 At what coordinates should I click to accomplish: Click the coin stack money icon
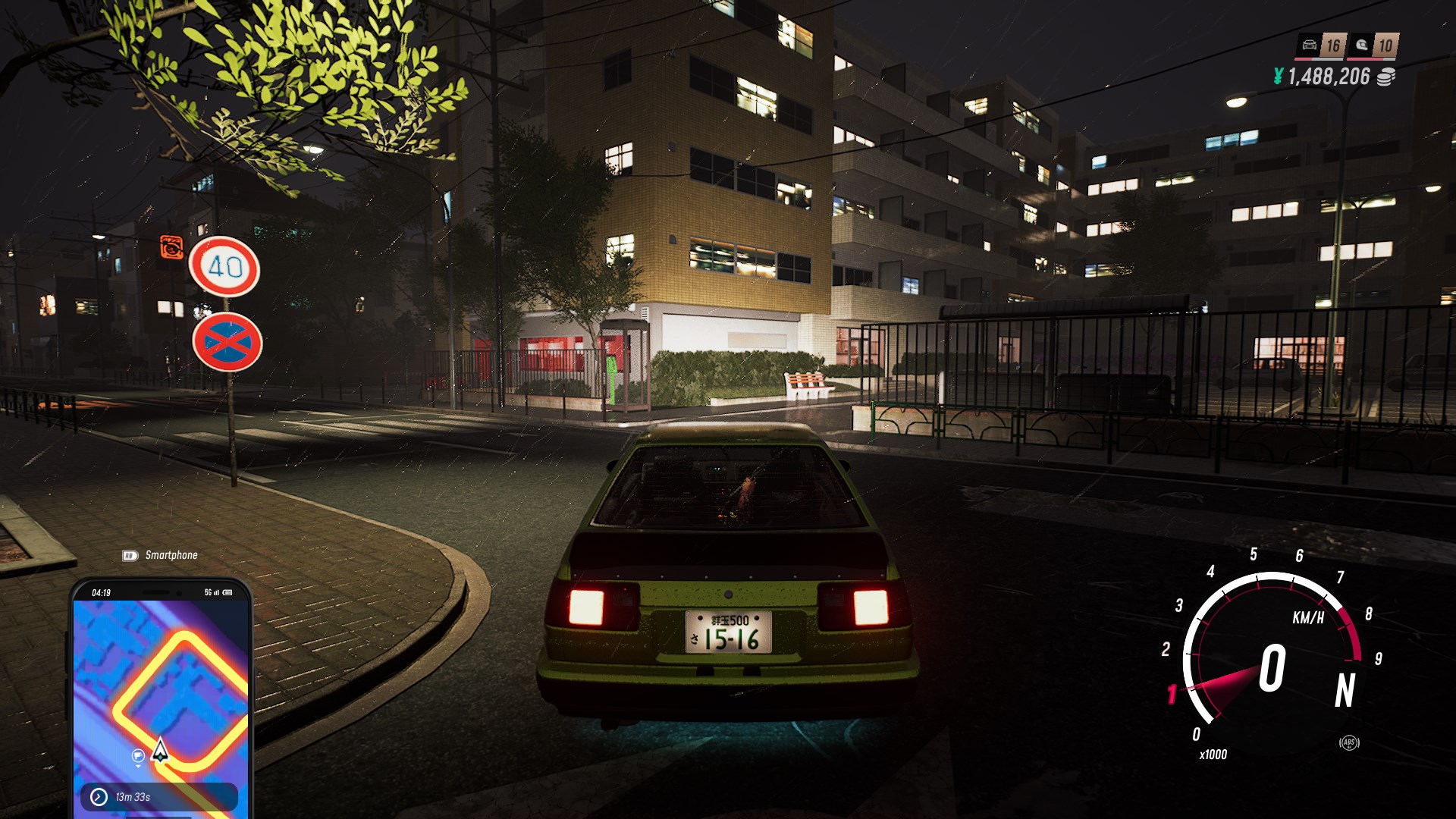coord(1385,77)
